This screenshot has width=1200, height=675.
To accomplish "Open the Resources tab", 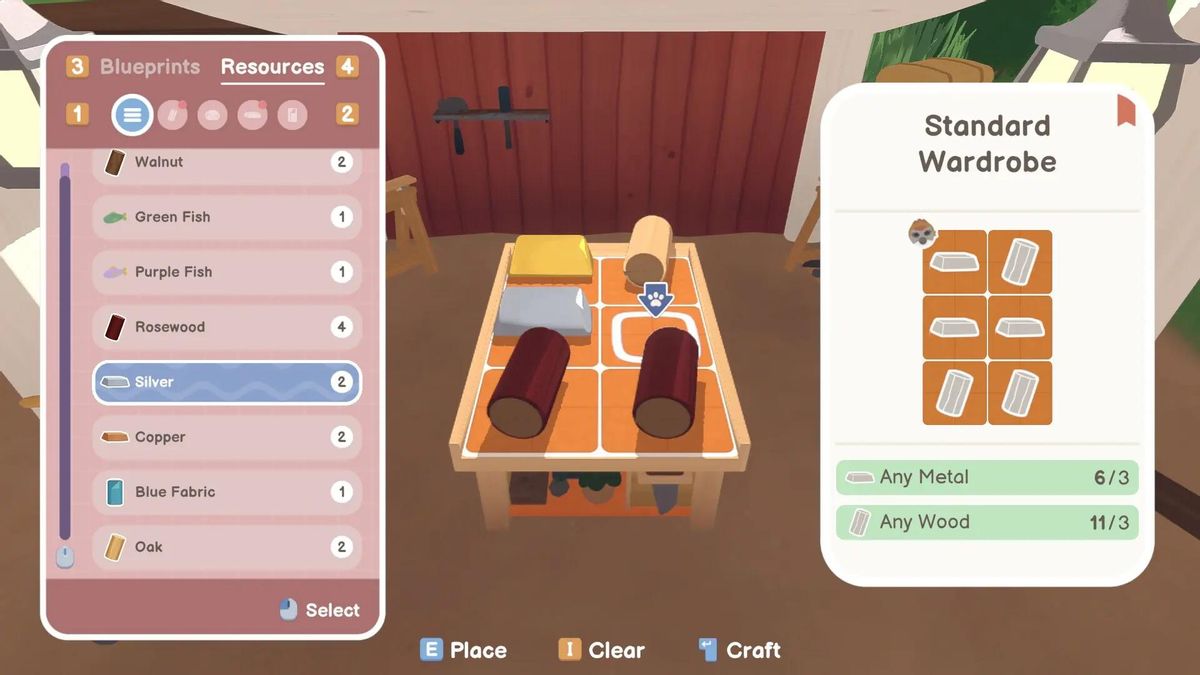I will [x=272, y=67].
